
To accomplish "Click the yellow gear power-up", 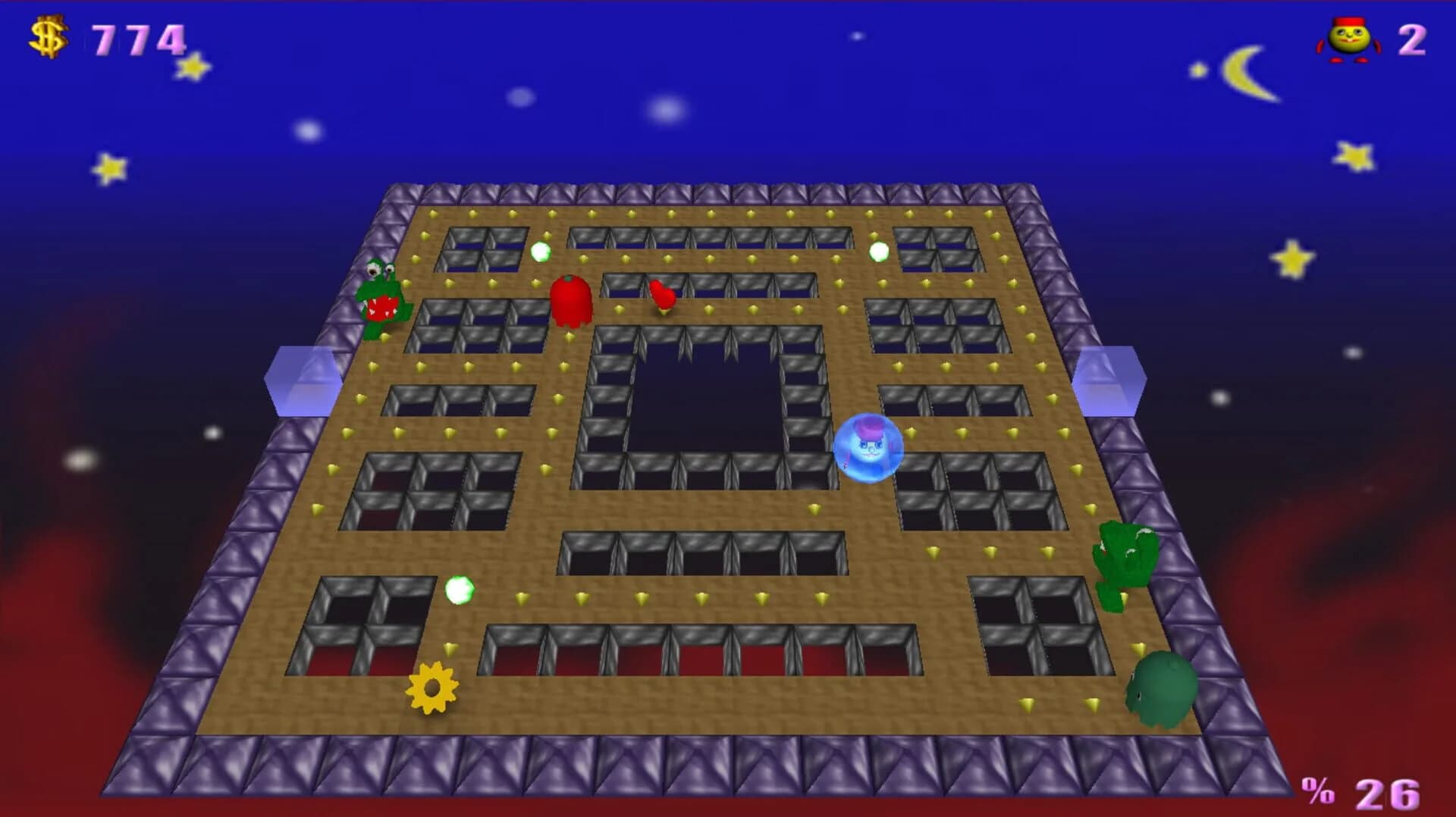I will click(431, 688).
